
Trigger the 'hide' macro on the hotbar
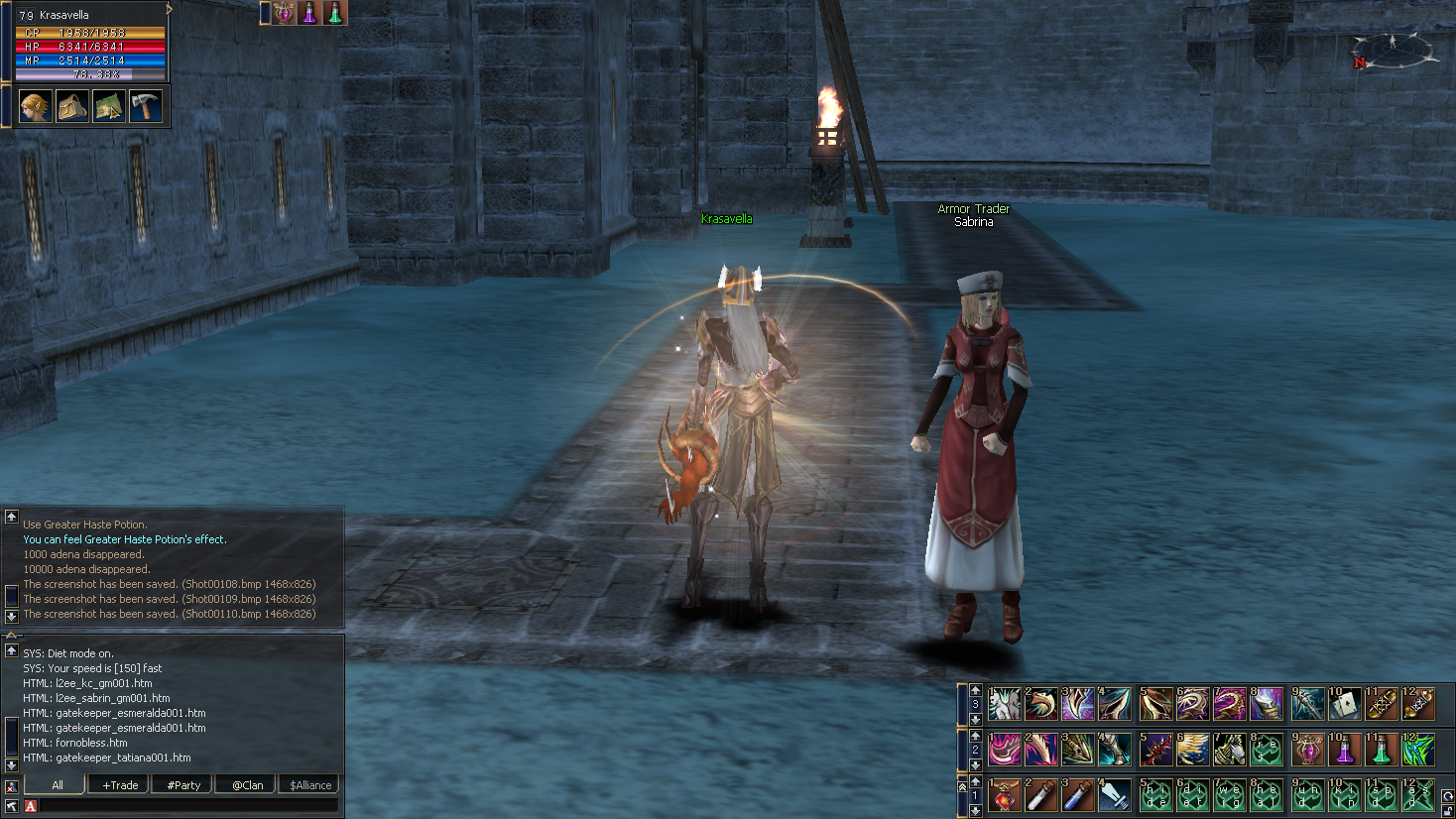pyautogui.click(x=1155, y=795)
